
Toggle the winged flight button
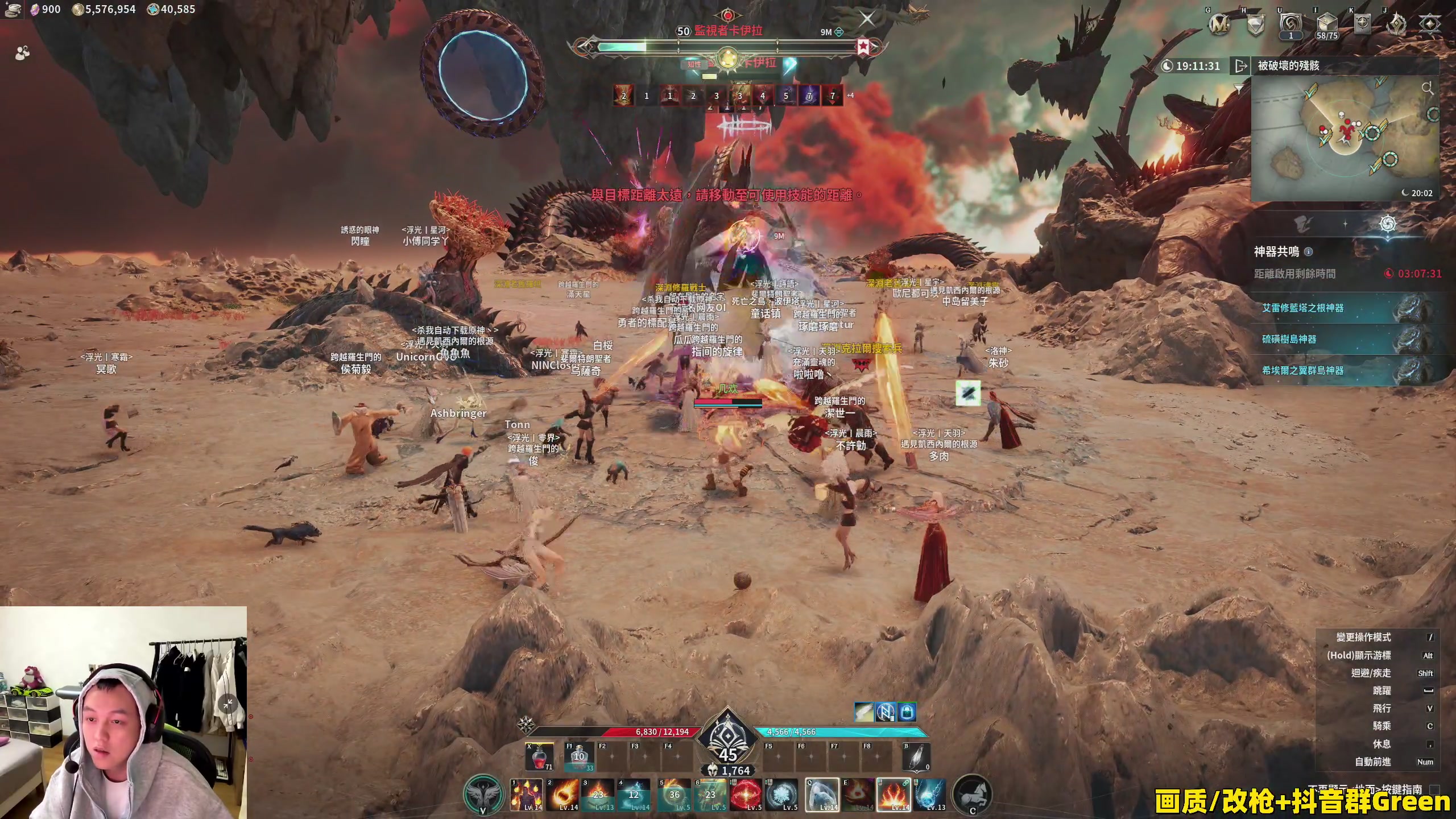tap(483, 795)
